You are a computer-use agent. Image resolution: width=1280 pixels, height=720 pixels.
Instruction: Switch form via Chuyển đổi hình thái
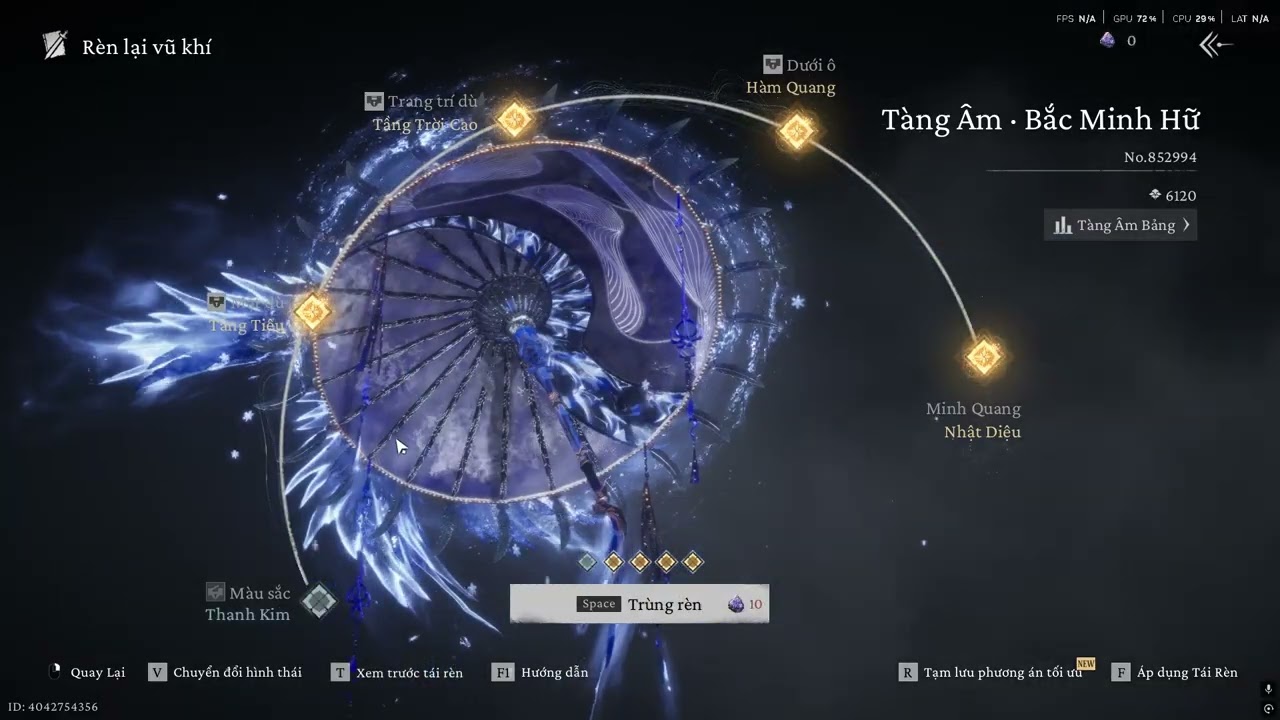225,672
